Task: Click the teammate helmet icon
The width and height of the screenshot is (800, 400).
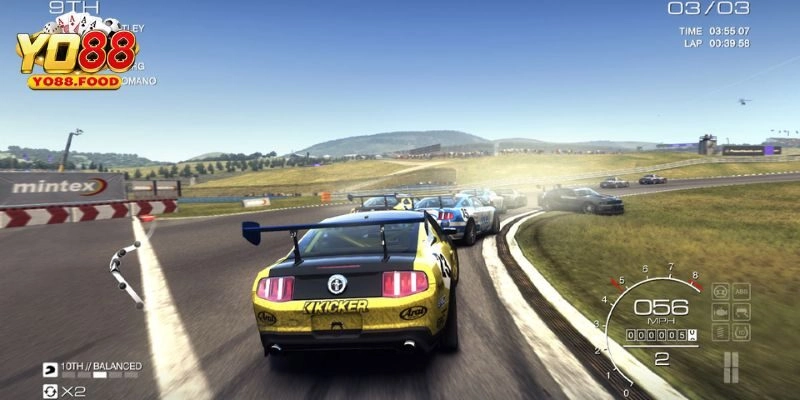Action: [x=50, y=369]
